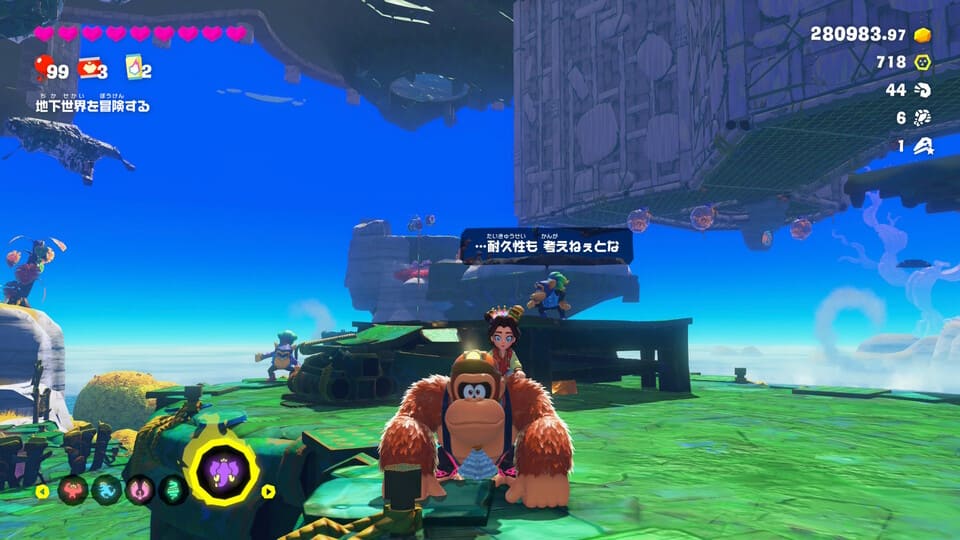Click the yellow hexagon chip icon

click(923, 62)
